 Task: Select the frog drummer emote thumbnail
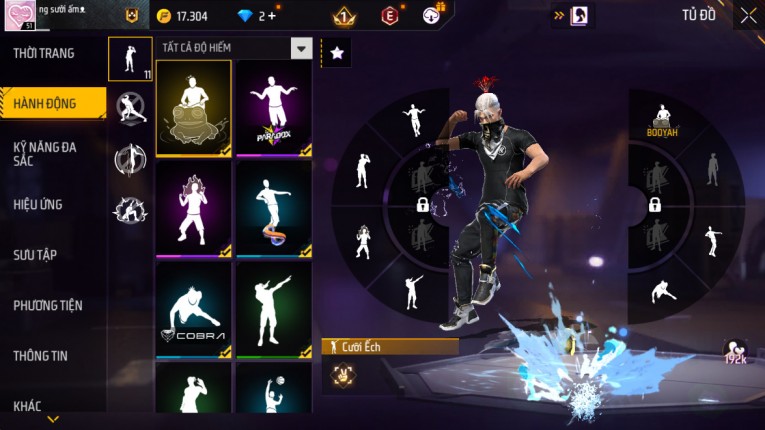193,108
